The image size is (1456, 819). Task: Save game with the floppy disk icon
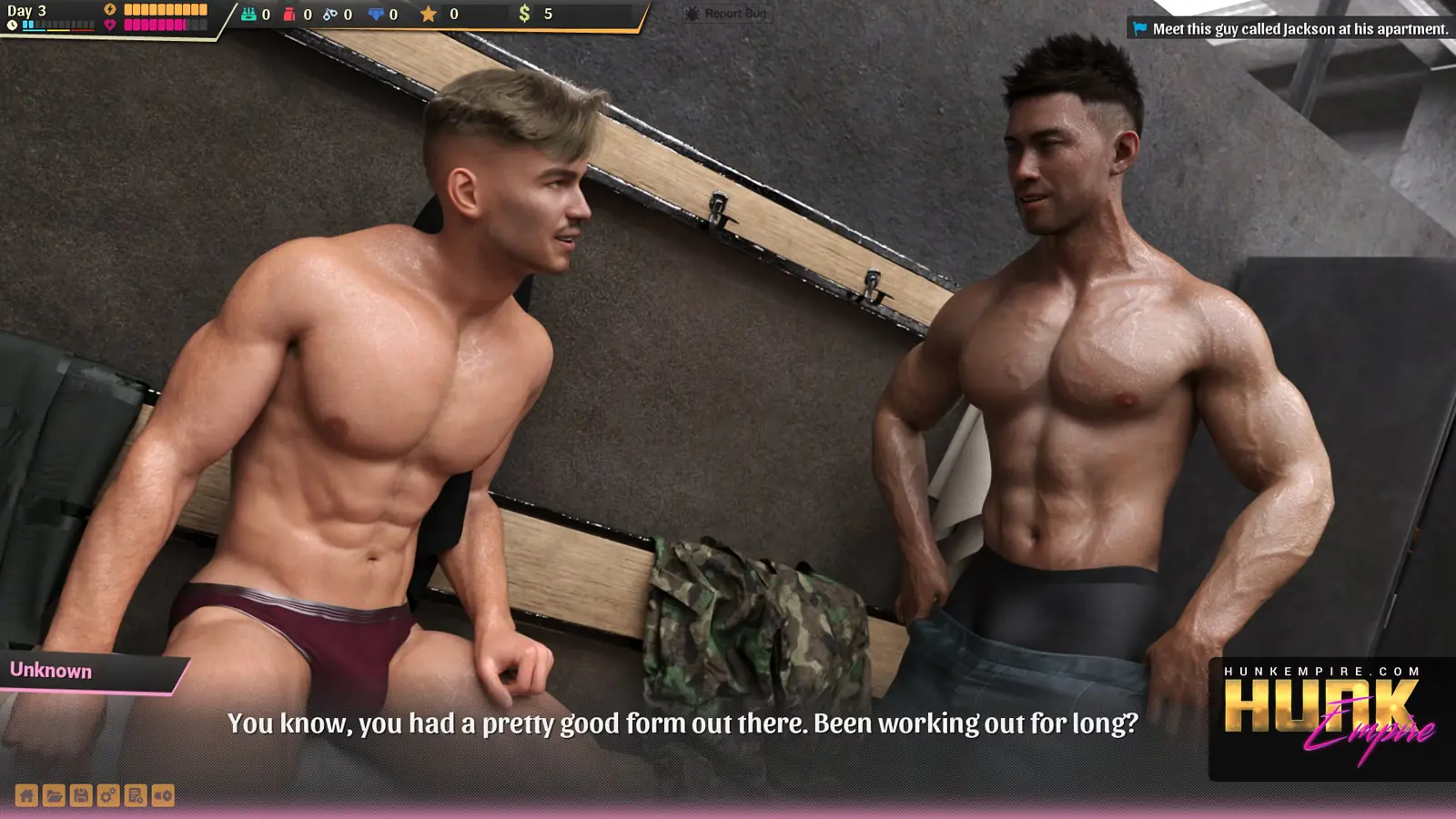(x=81, y=795)
